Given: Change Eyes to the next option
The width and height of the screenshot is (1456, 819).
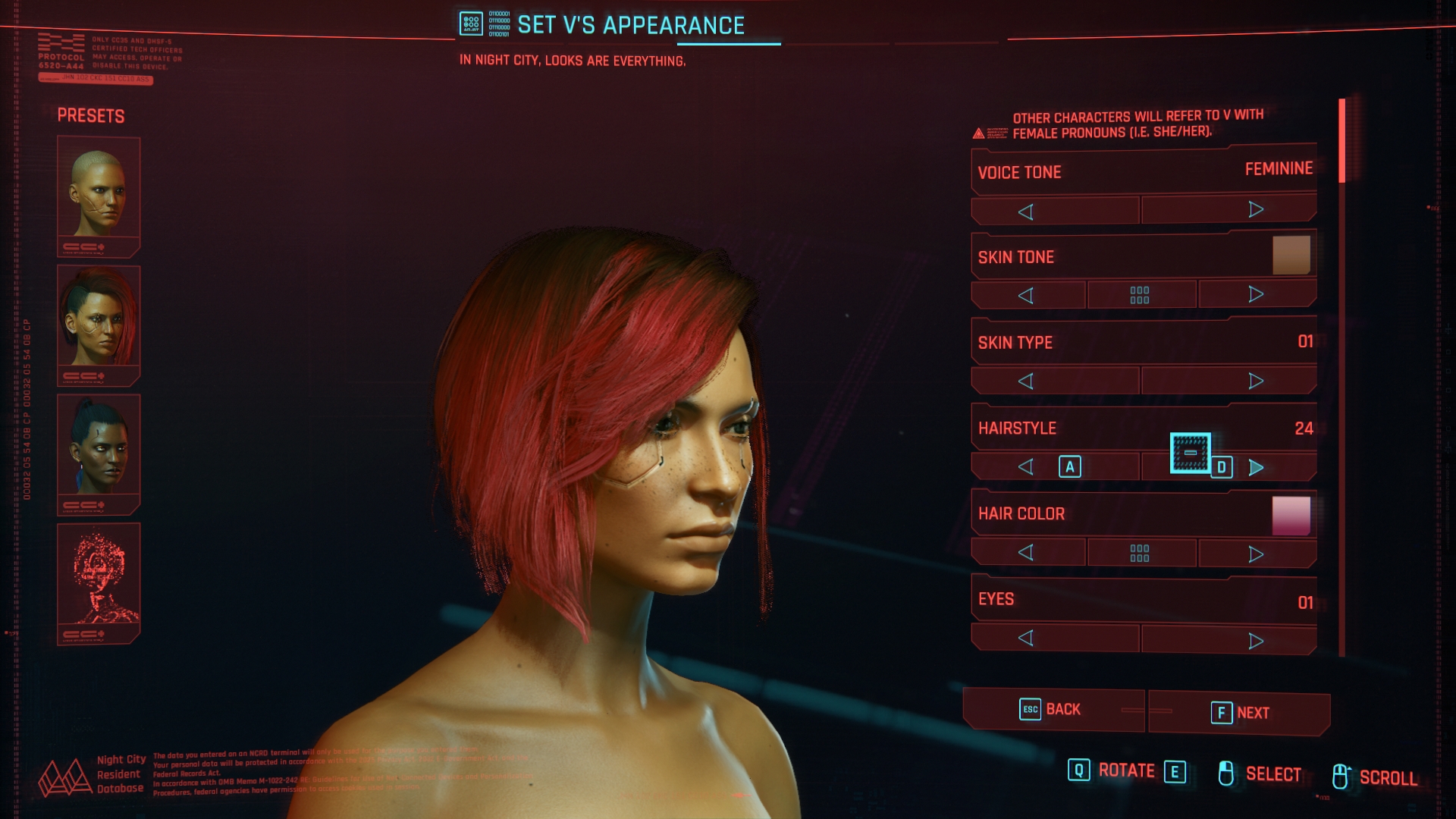Looking at the screenshot, I should point(1256,641).
